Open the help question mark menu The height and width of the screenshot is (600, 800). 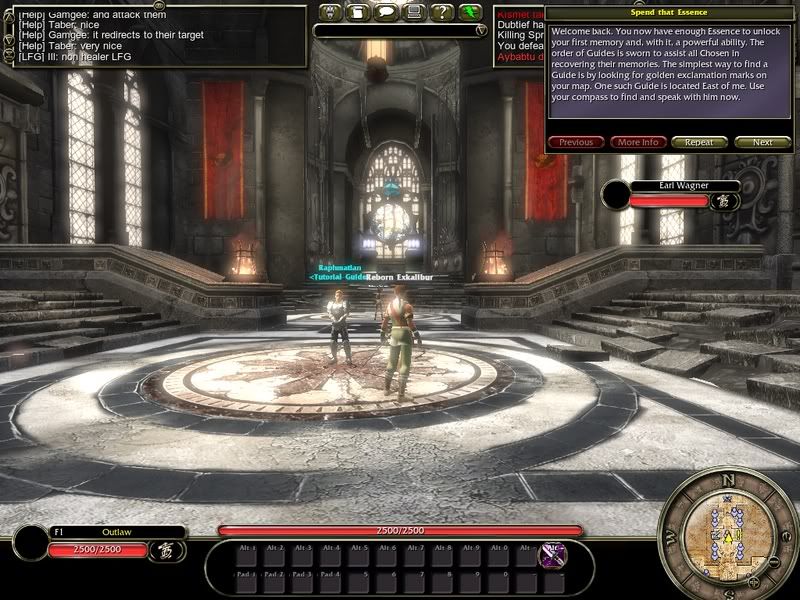(x=442, y=13)
